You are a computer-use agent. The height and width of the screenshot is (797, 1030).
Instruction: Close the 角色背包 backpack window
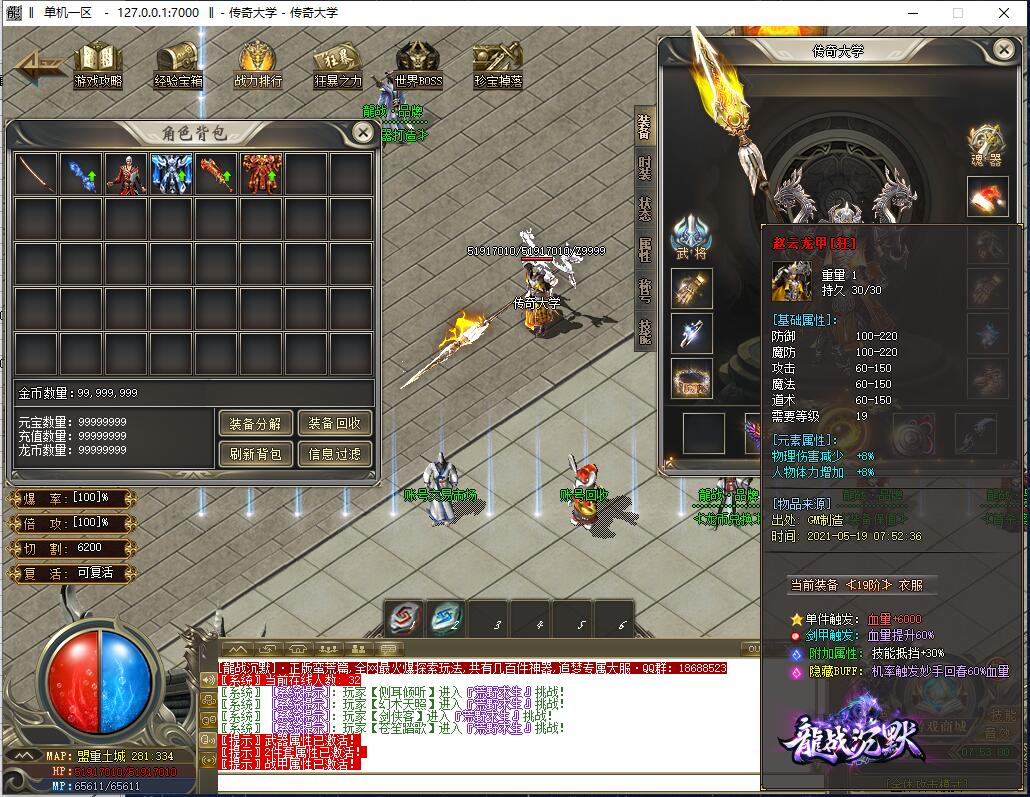click(x=363, y=132)
